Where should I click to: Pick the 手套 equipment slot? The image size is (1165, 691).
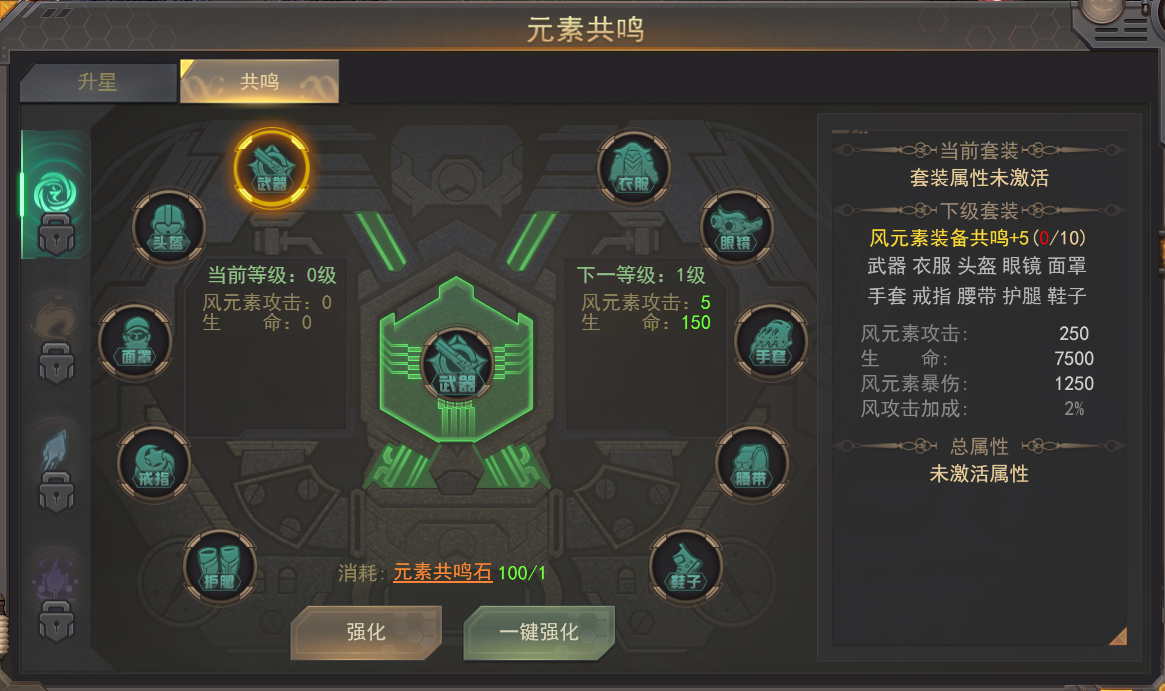click(x=771, y=342)
